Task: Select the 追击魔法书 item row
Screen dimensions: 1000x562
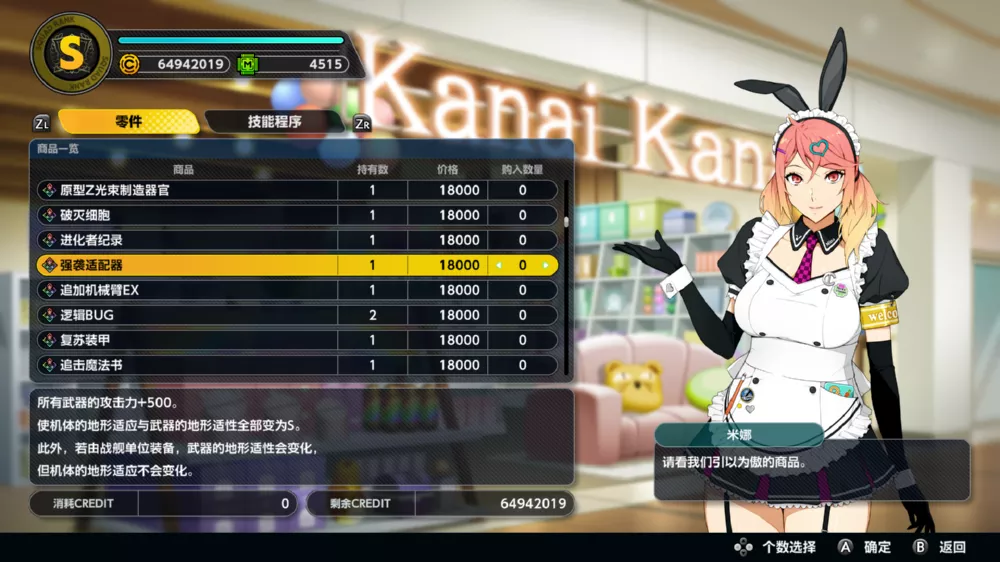Action: tap(190, 365)
